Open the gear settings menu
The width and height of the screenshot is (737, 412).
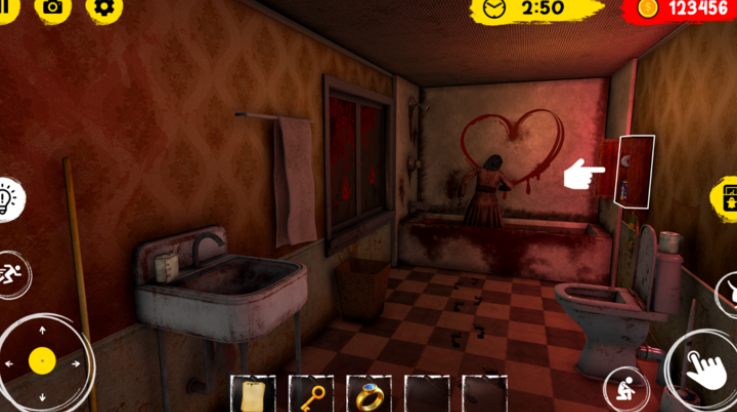click(103, 8)
